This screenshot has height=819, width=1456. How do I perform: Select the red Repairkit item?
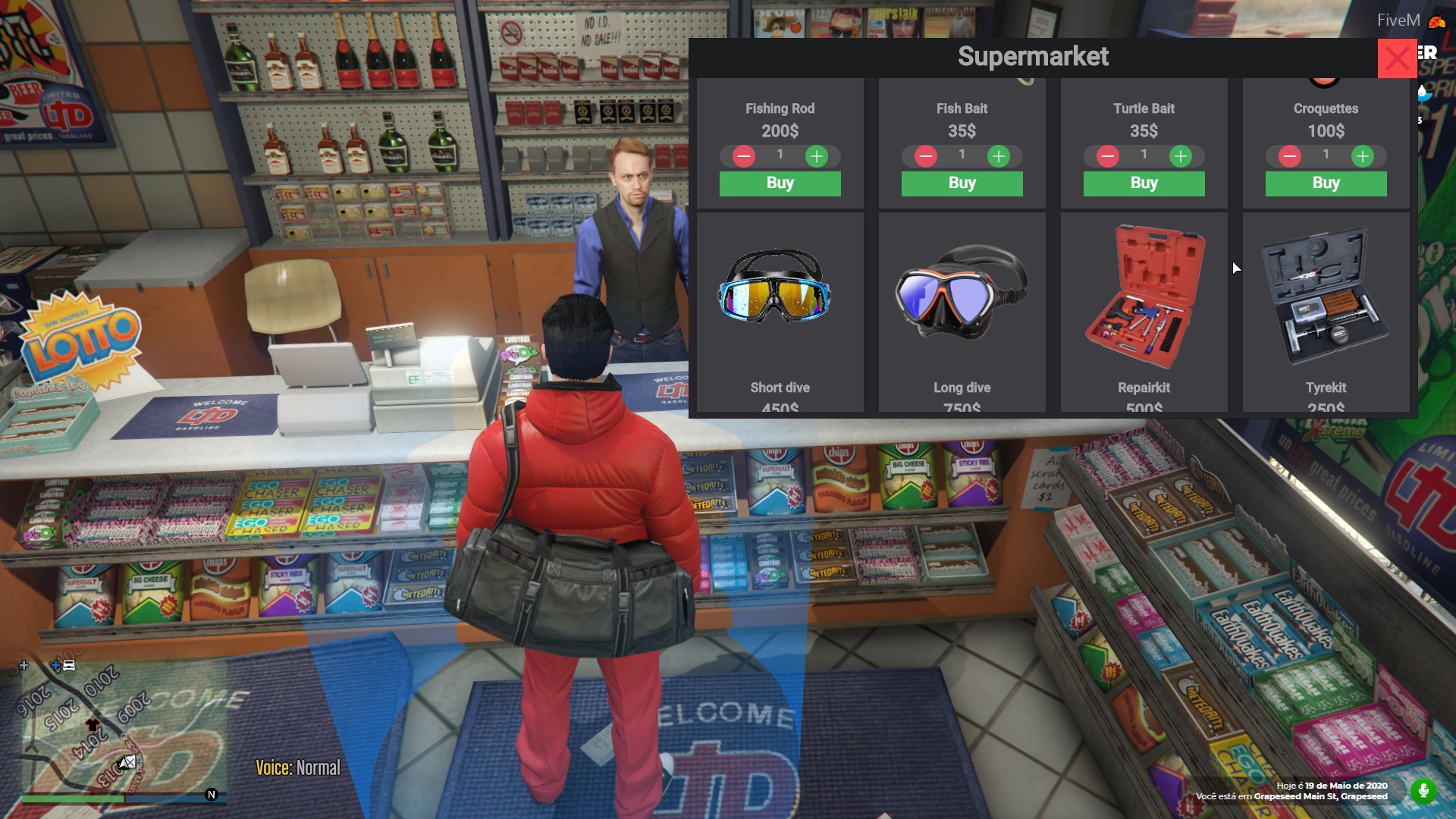pos(1144,297)
